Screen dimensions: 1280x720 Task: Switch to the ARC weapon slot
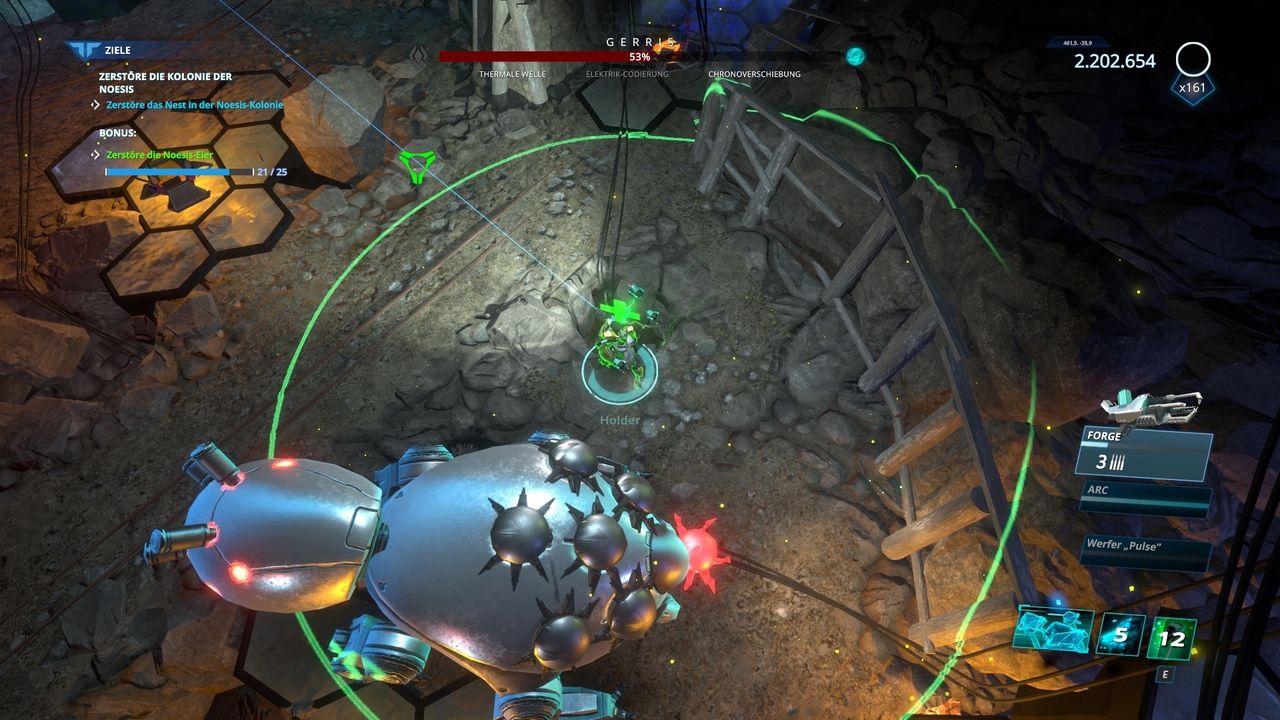click(1145, 499)
